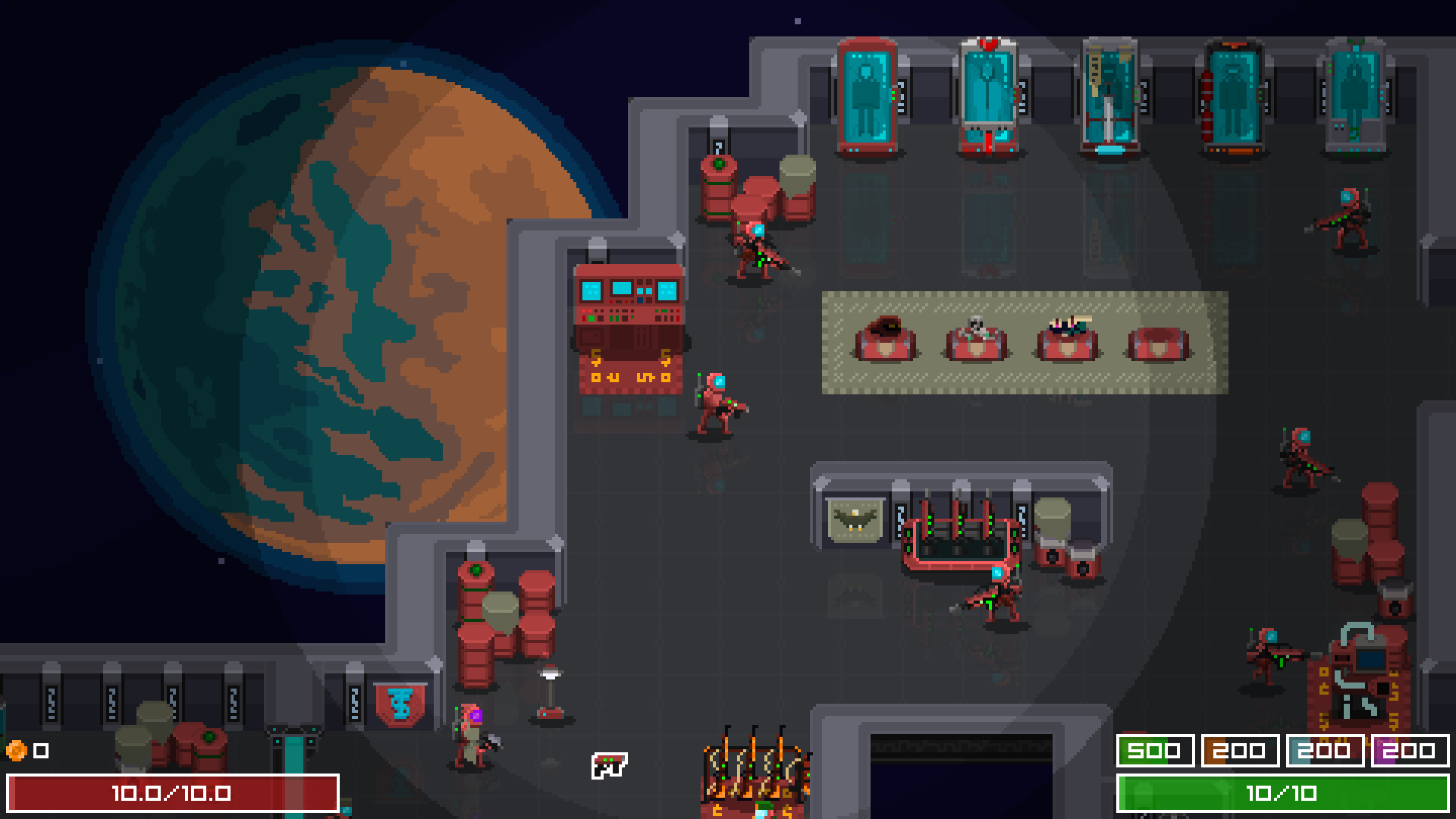Select the green 500 ammo counter

pos(1156,752)
